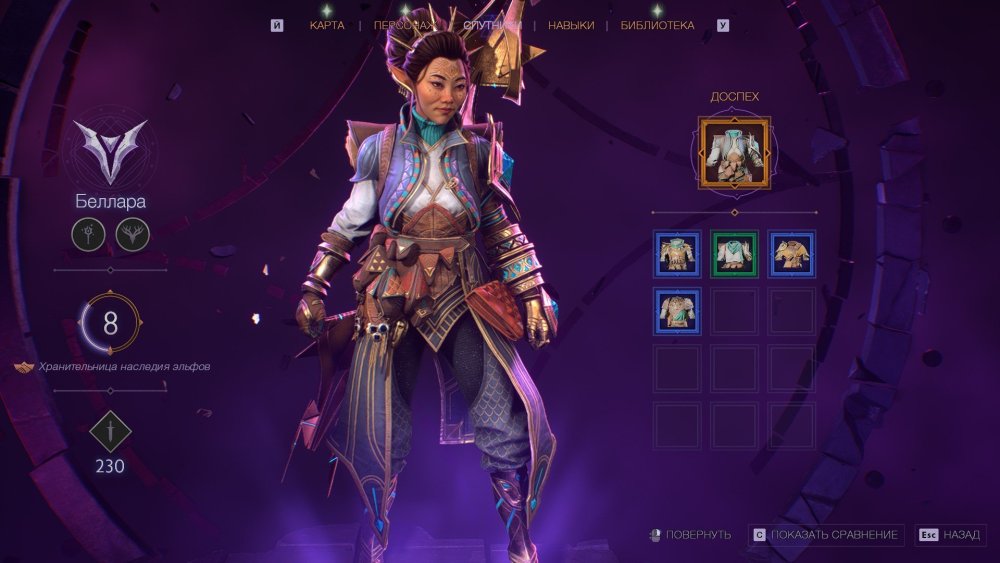Click the staff icon under Беллара
The width and height of the screenshot is (1000, 563).
tap(88, 236)
